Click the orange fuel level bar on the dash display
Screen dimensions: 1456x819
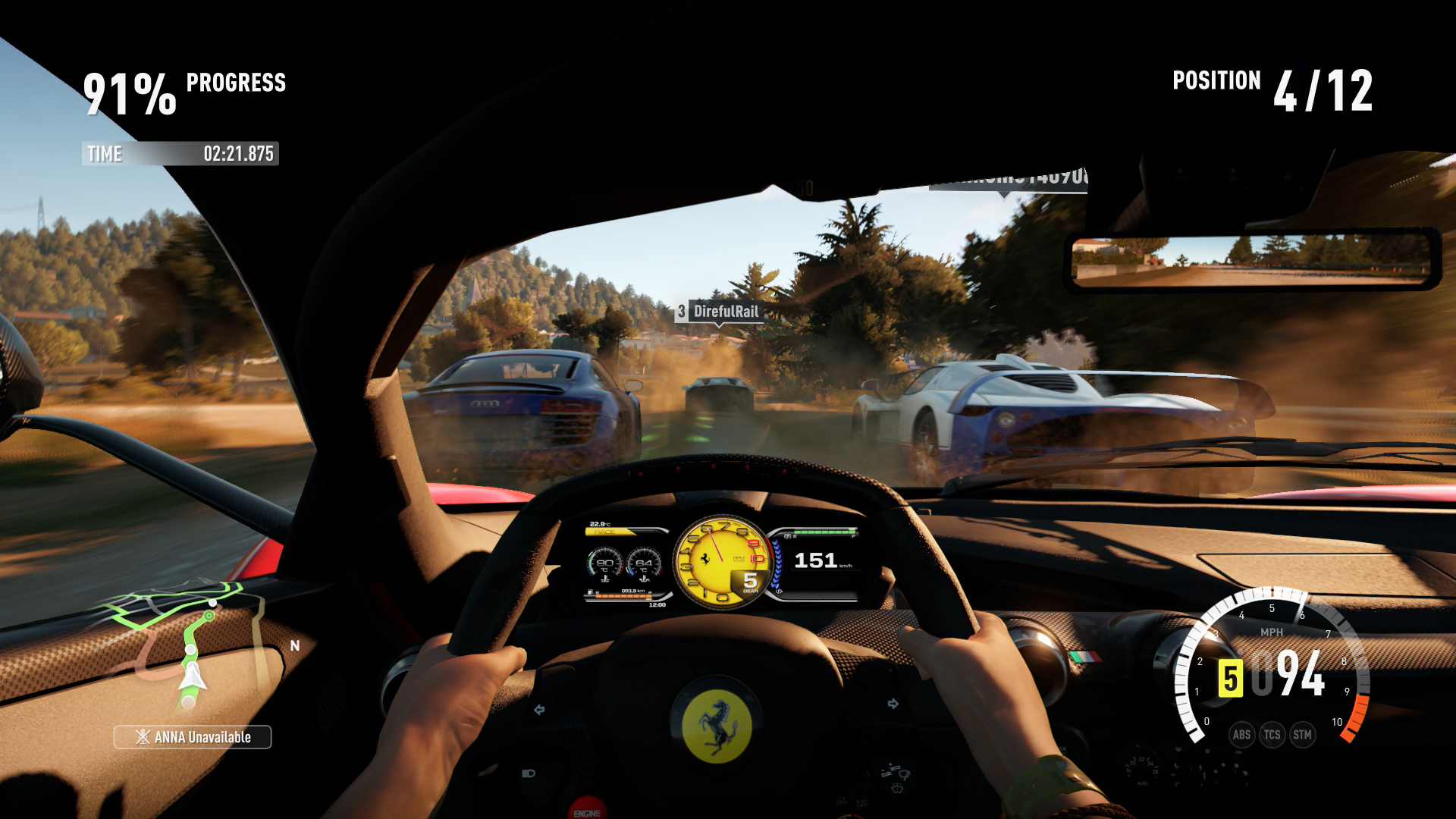[x=624, y=596]
